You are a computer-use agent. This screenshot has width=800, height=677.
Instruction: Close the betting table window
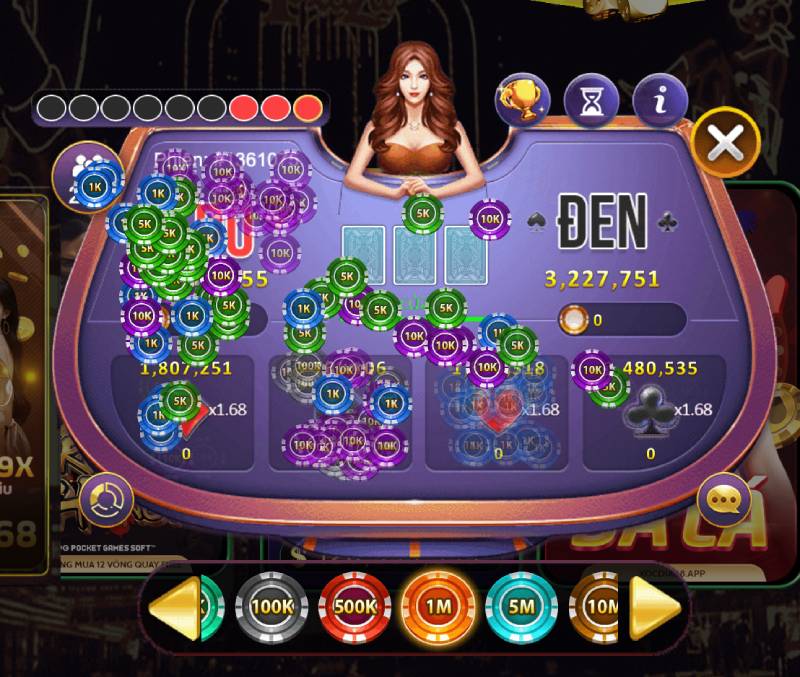pos(725,143)
